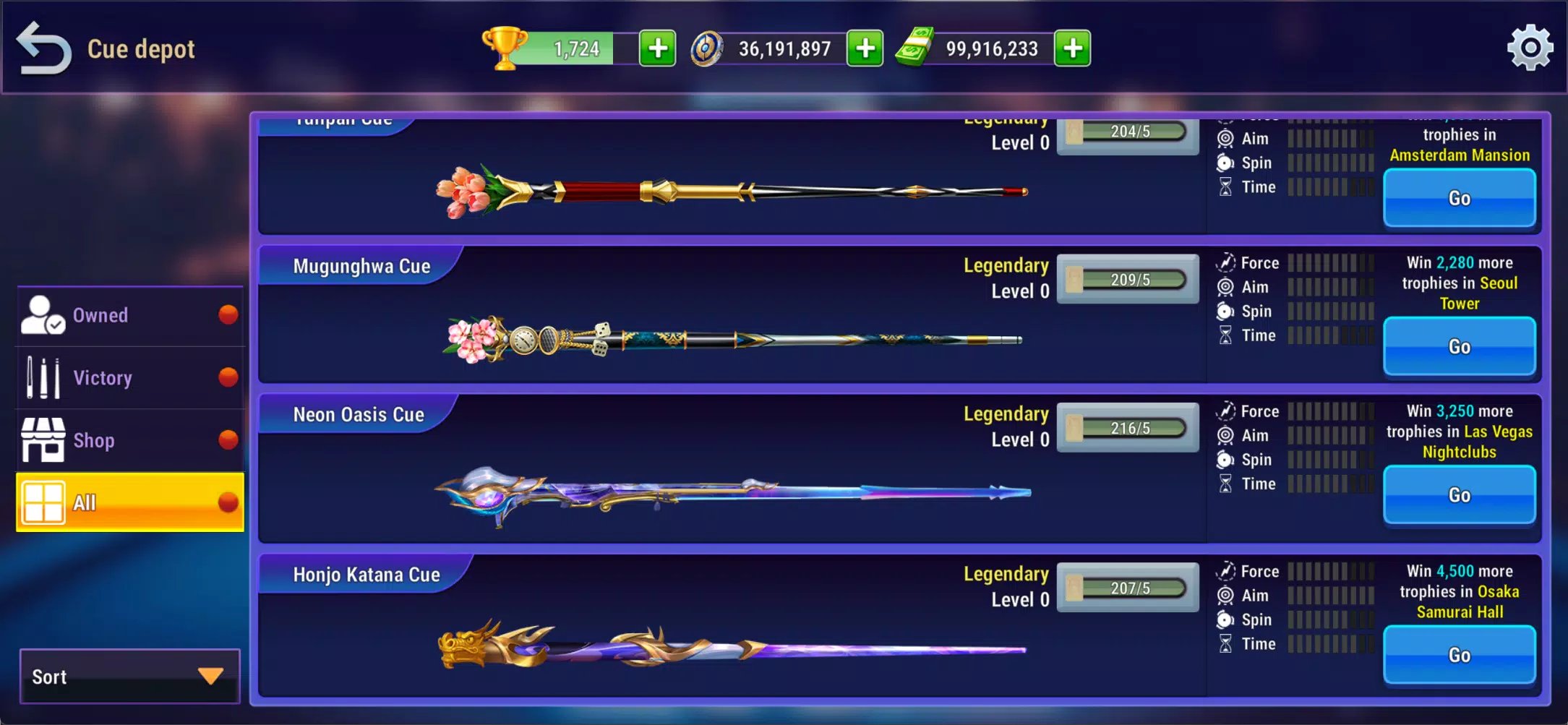Click the 207/5 progress bar on Honjo Katana Cue
1568x725 pixels.
click(x=1128, y=588)
